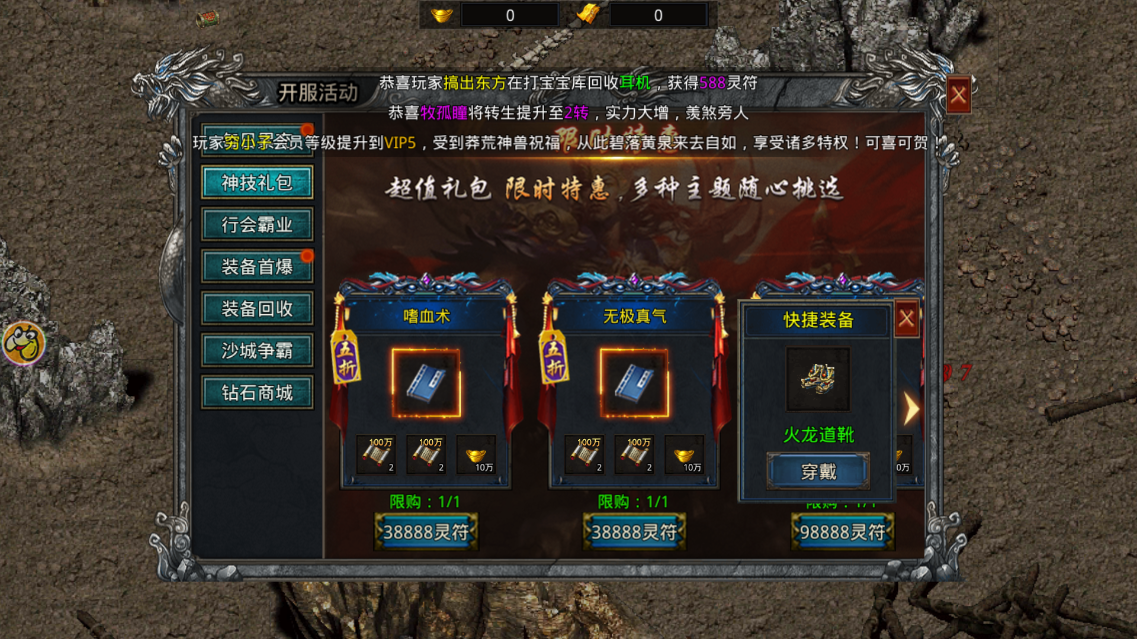Purchase the pack priced 98888灵符

[841, 532]
